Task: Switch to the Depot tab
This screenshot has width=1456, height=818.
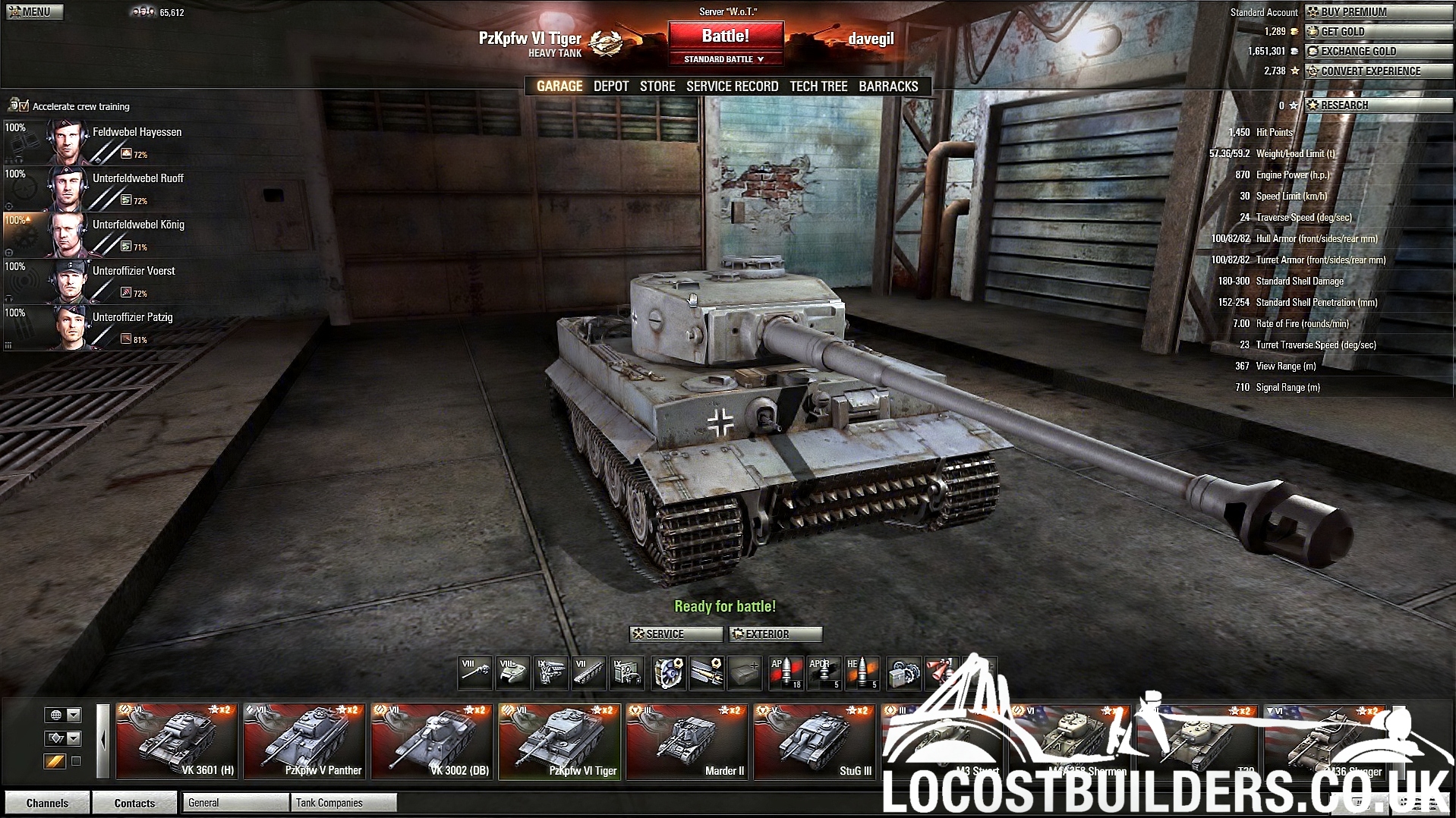Action: pos(611,87)
